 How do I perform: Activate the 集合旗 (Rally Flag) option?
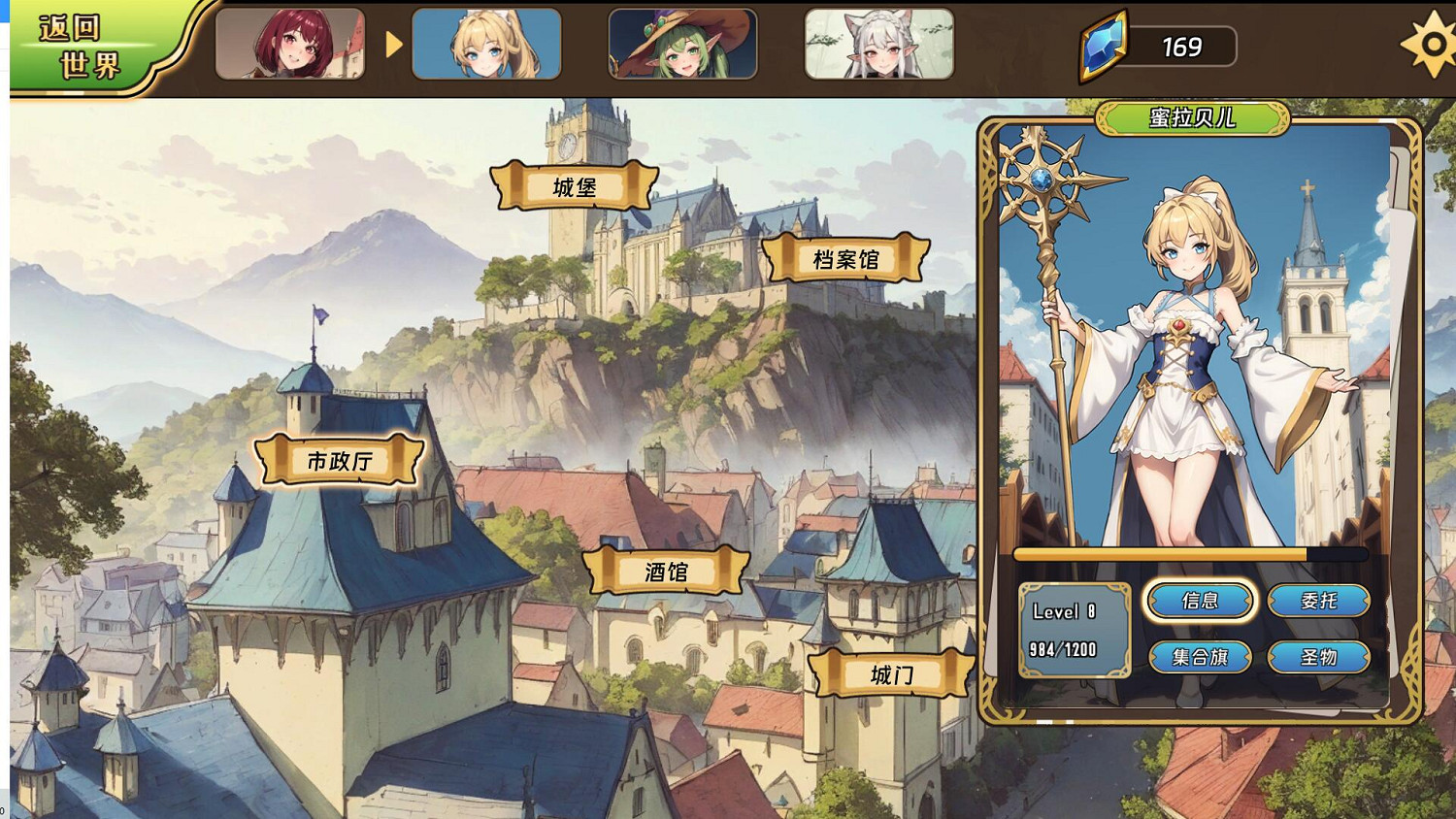tap(1201, 657)
